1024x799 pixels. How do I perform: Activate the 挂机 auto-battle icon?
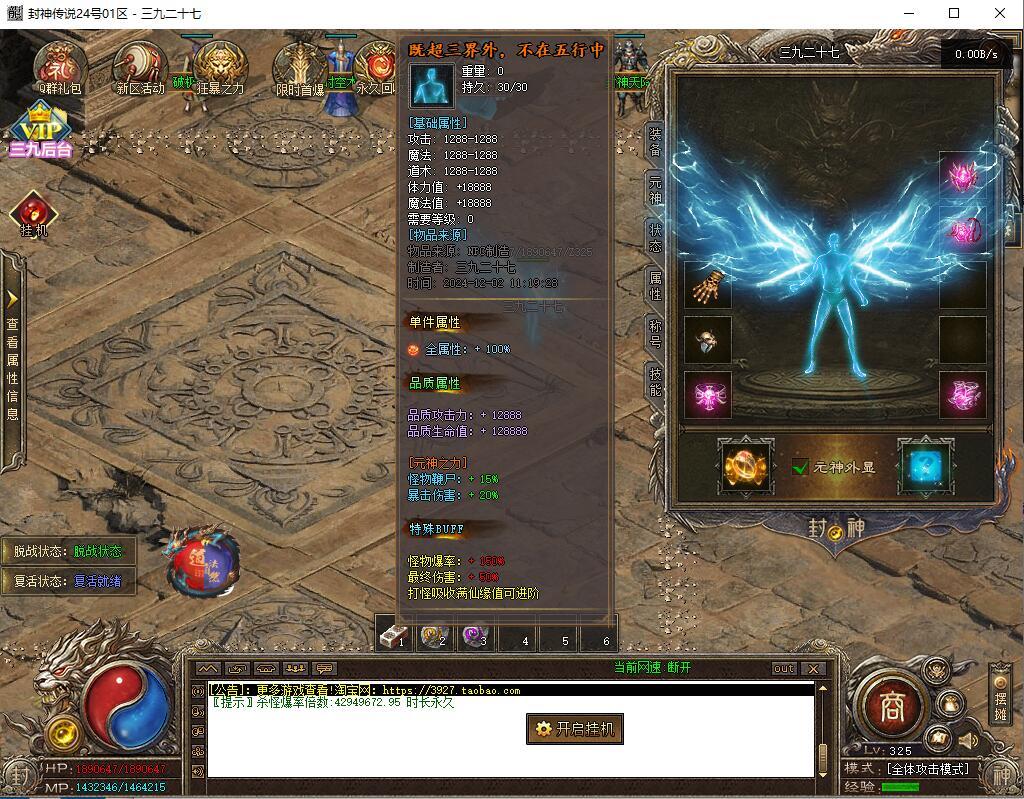click(x=34, y=213)
